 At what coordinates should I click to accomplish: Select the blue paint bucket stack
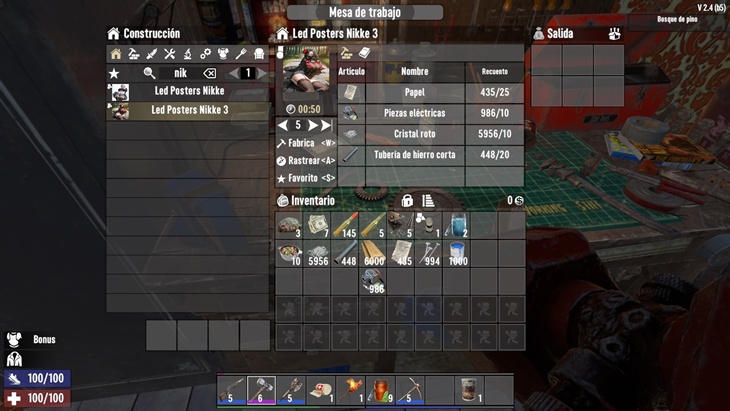pos(457,254)
